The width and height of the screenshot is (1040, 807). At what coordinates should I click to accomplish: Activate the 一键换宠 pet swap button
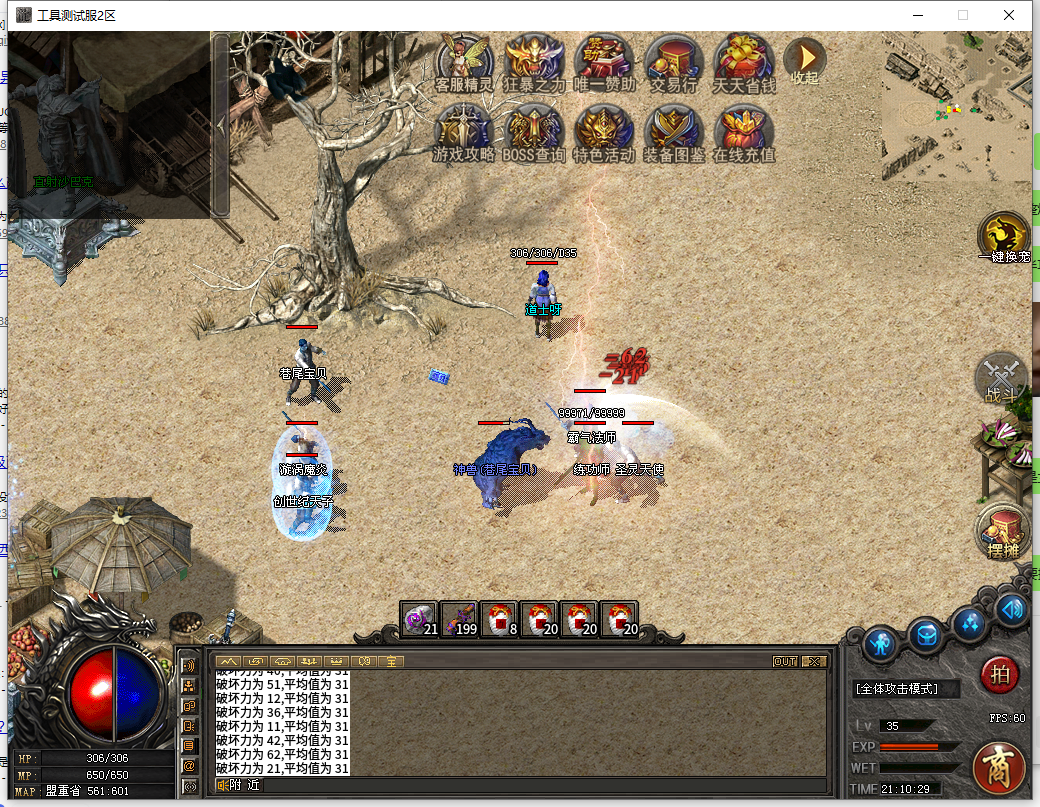[1003, 236]
